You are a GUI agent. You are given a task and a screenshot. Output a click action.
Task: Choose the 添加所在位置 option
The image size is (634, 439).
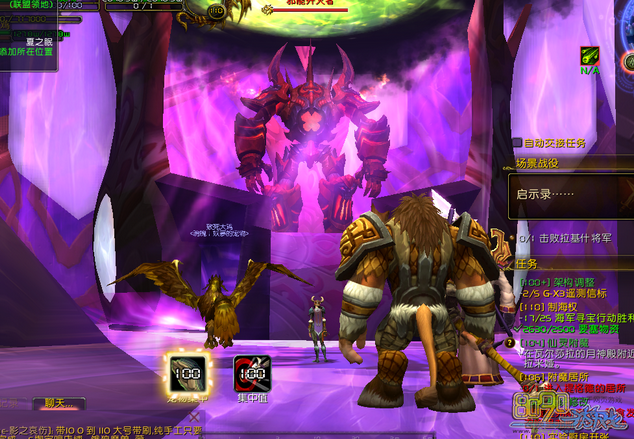[28, 49]
